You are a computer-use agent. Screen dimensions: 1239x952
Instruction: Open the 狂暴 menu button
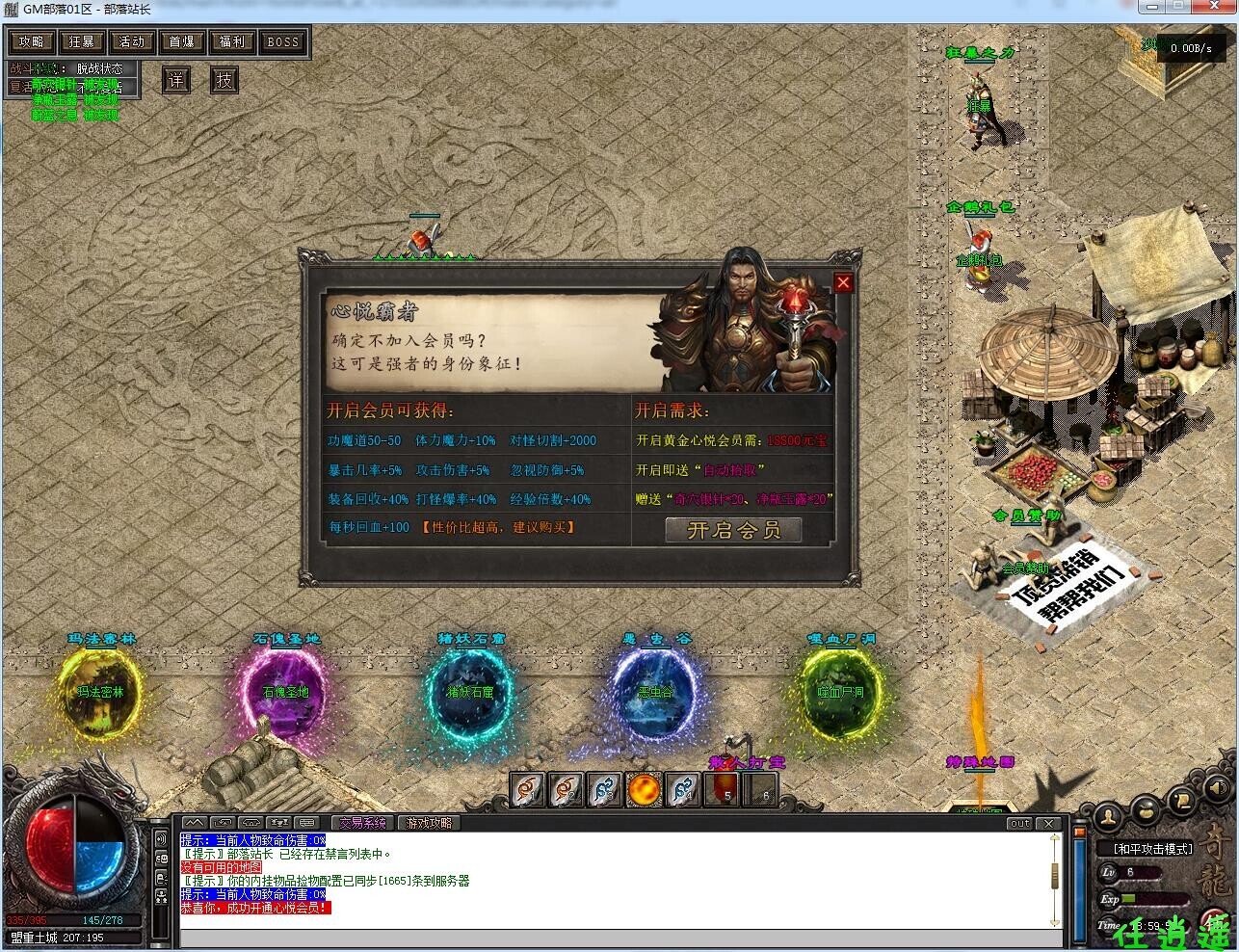pos(81,41)
